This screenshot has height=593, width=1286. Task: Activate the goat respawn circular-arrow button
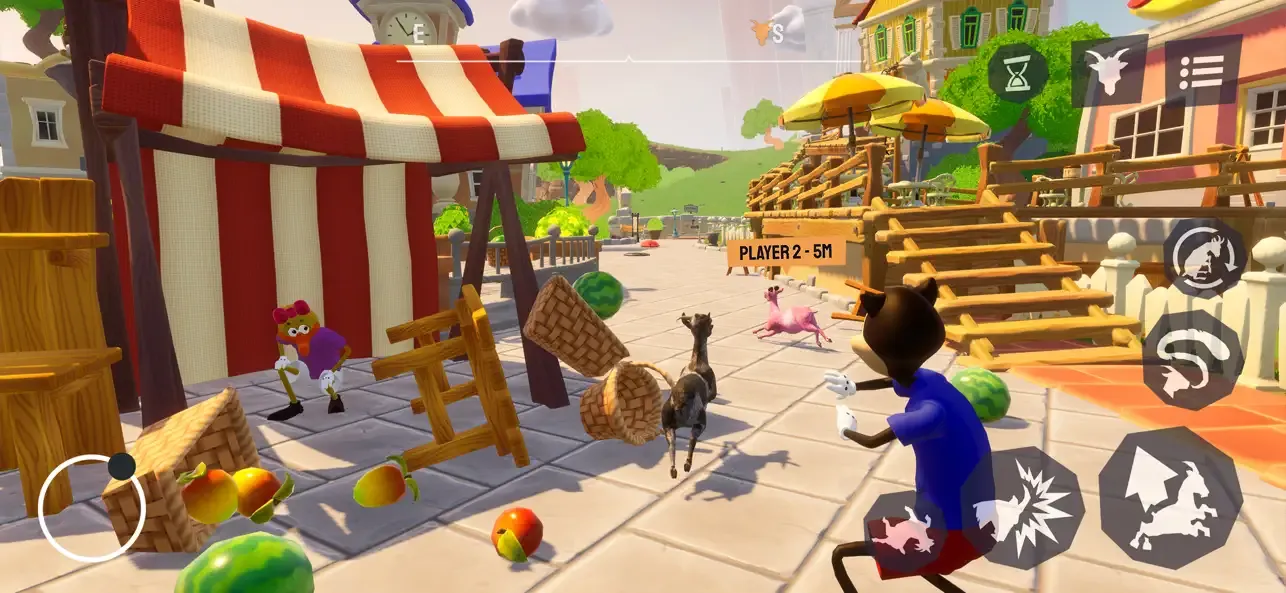pyautogui.click(x=1204, y=258)
